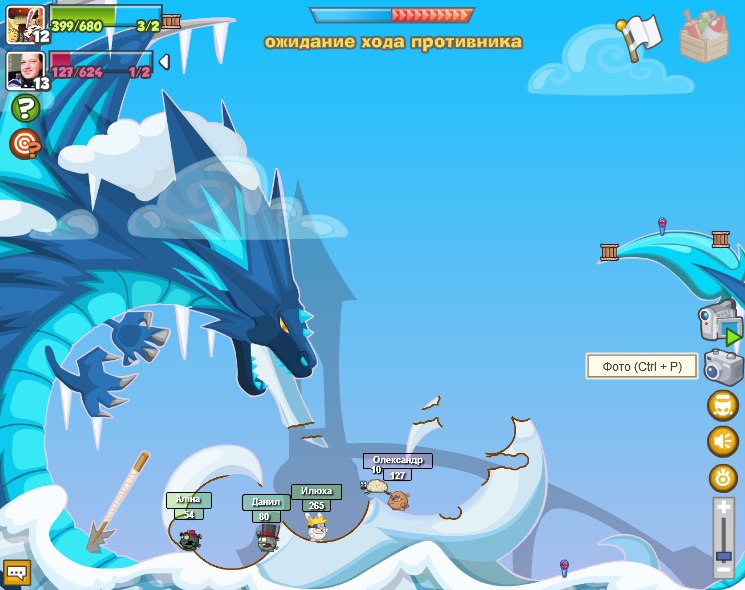The width and height of the screenshot is (745, 590).
Task: Click the zoom slider handle
Action: (723, 555)
